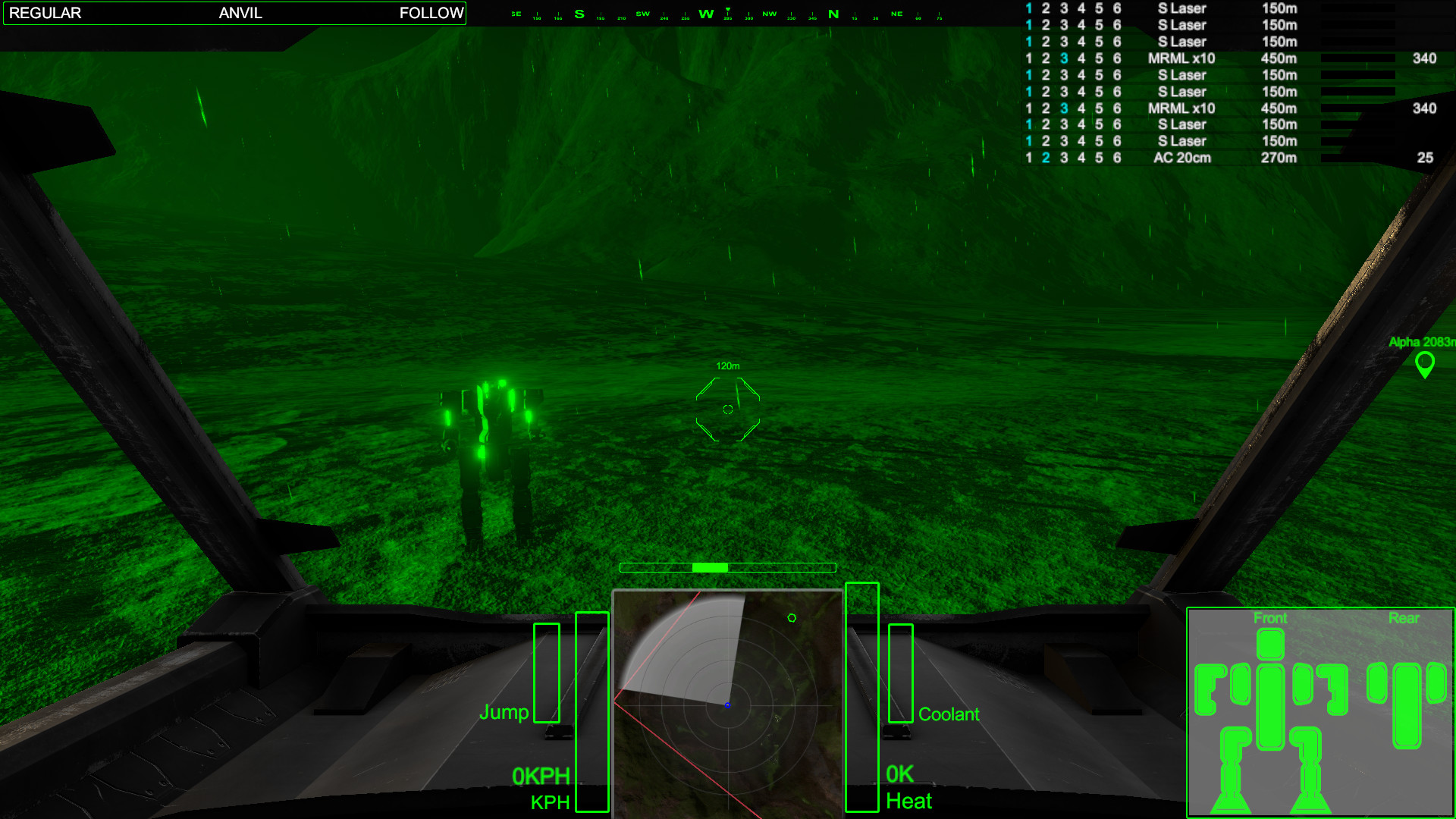This screenshot has height=819, width=1456.
Task: Toggle MRML x10 in weapon group 3
Action: click(x=1063, y=58)
